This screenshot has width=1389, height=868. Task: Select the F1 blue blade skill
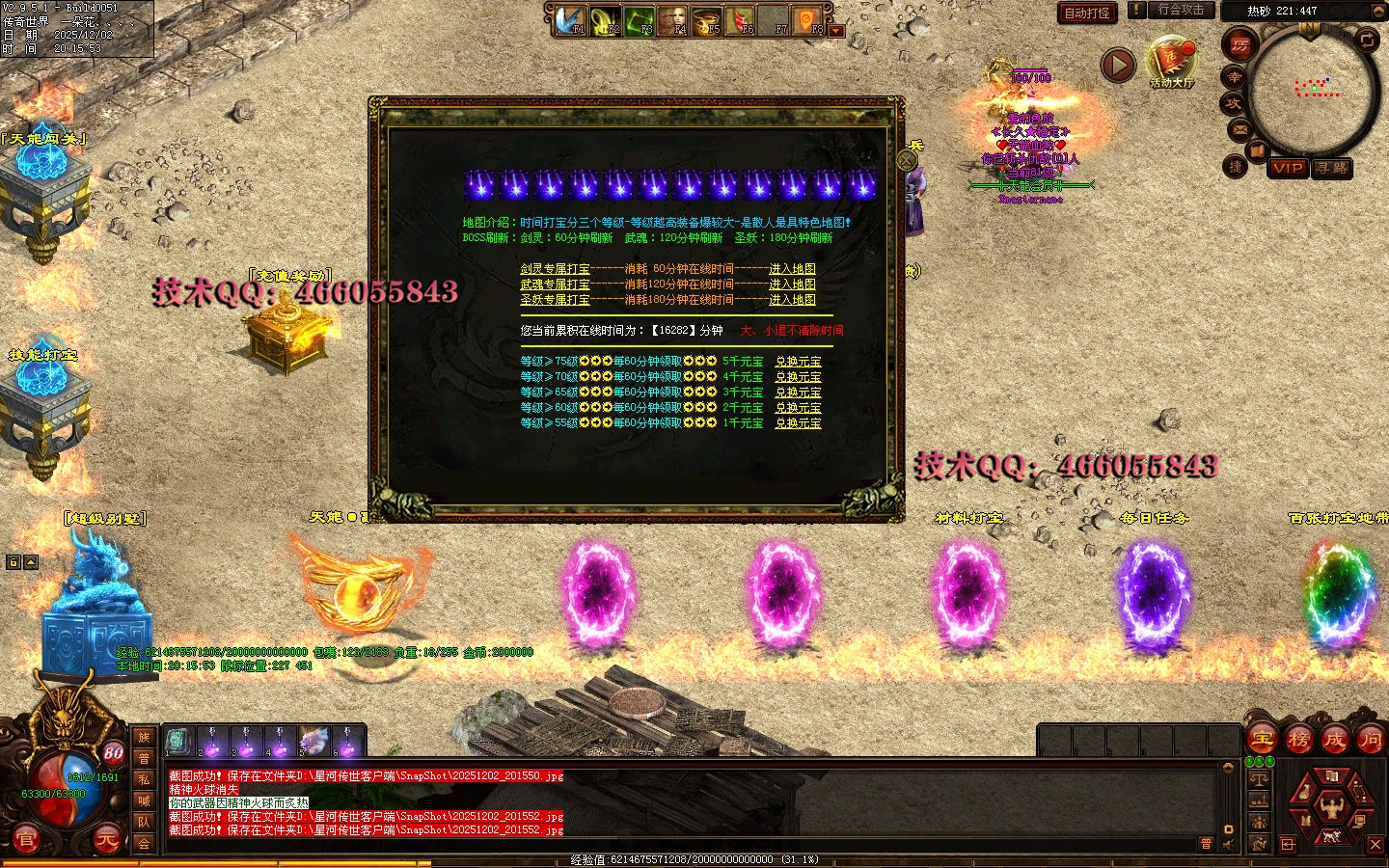570,20
